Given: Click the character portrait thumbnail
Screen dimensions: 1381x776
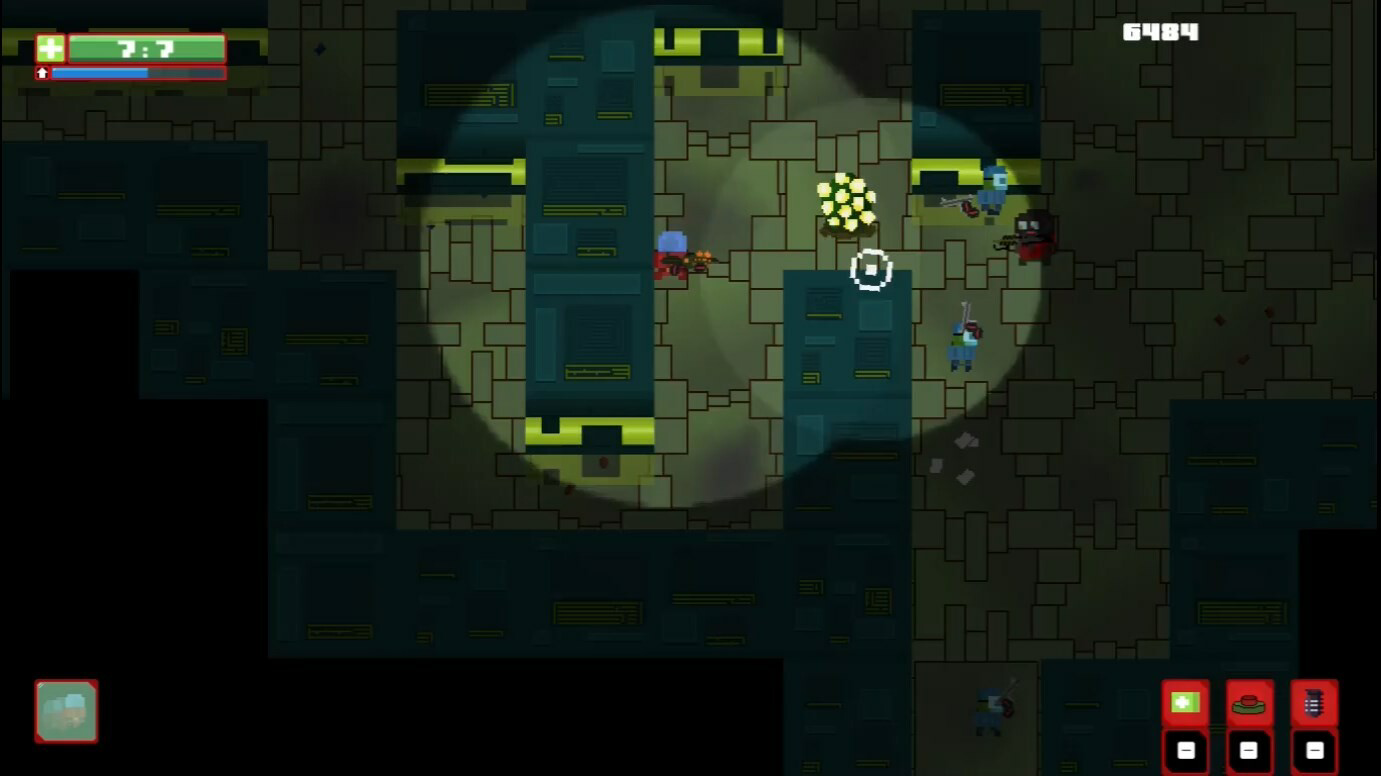Looking at the screenshot, I should point(65,712).
